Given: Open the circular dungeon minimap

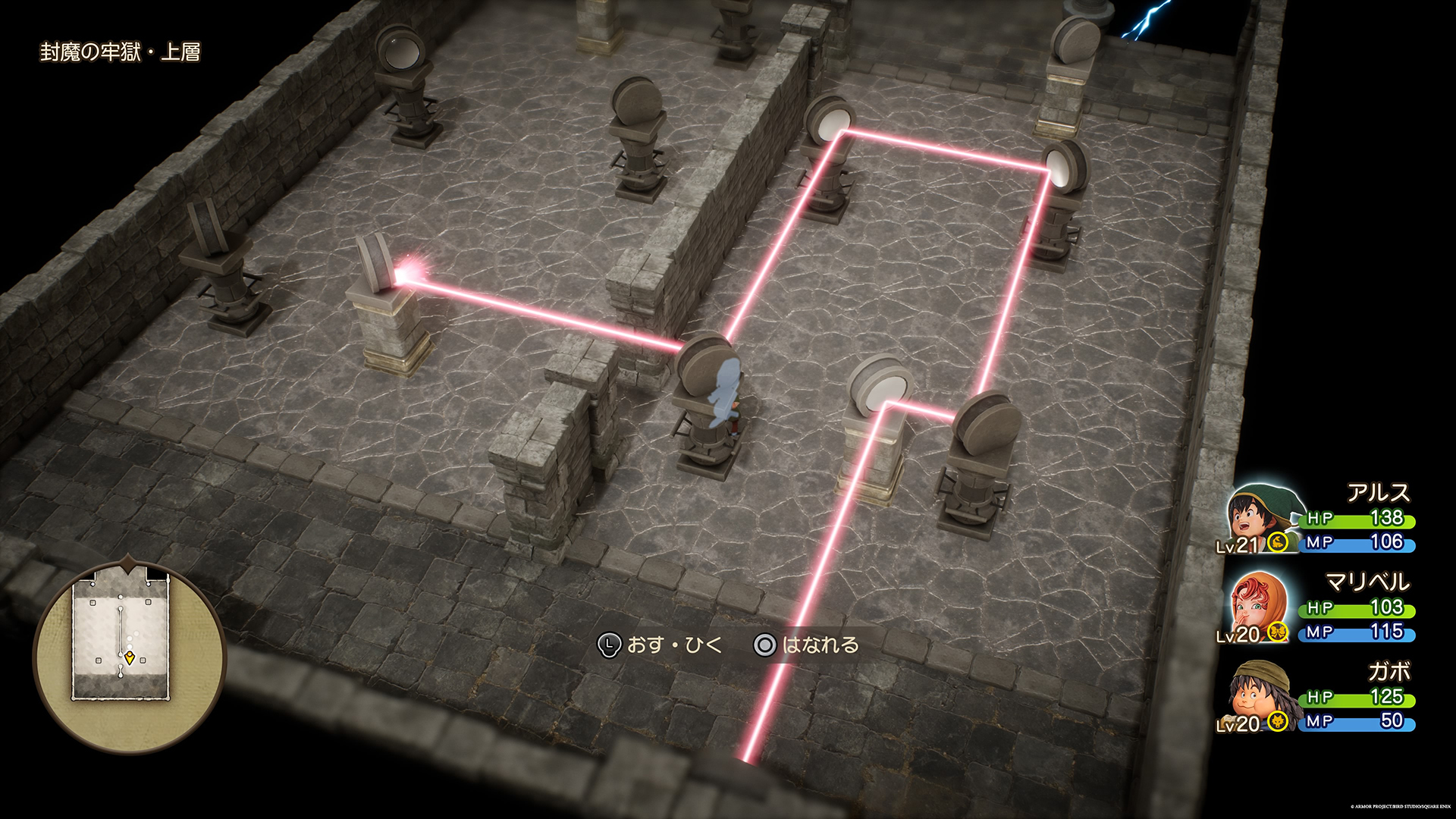Looking at the screenshot, I should (x=129, y=657).
